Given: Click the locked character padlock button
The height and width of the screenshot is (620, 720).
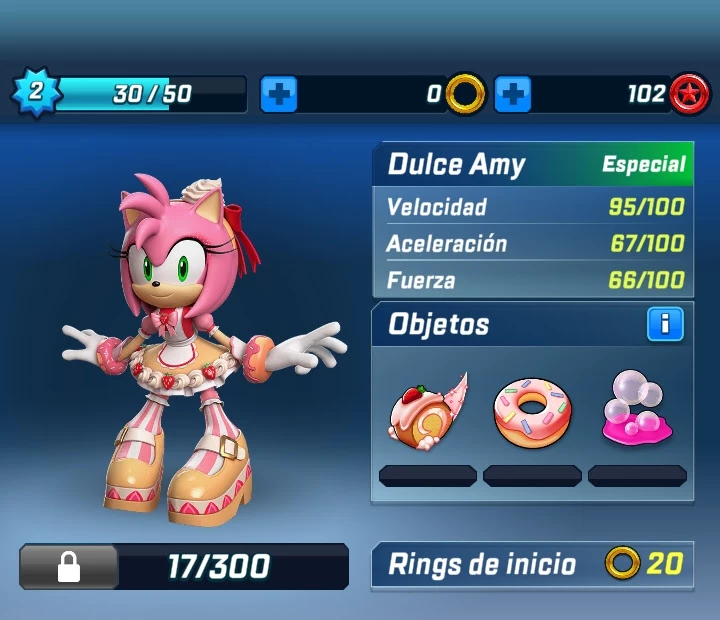Looking at the screenshot, I should (68, 568).
